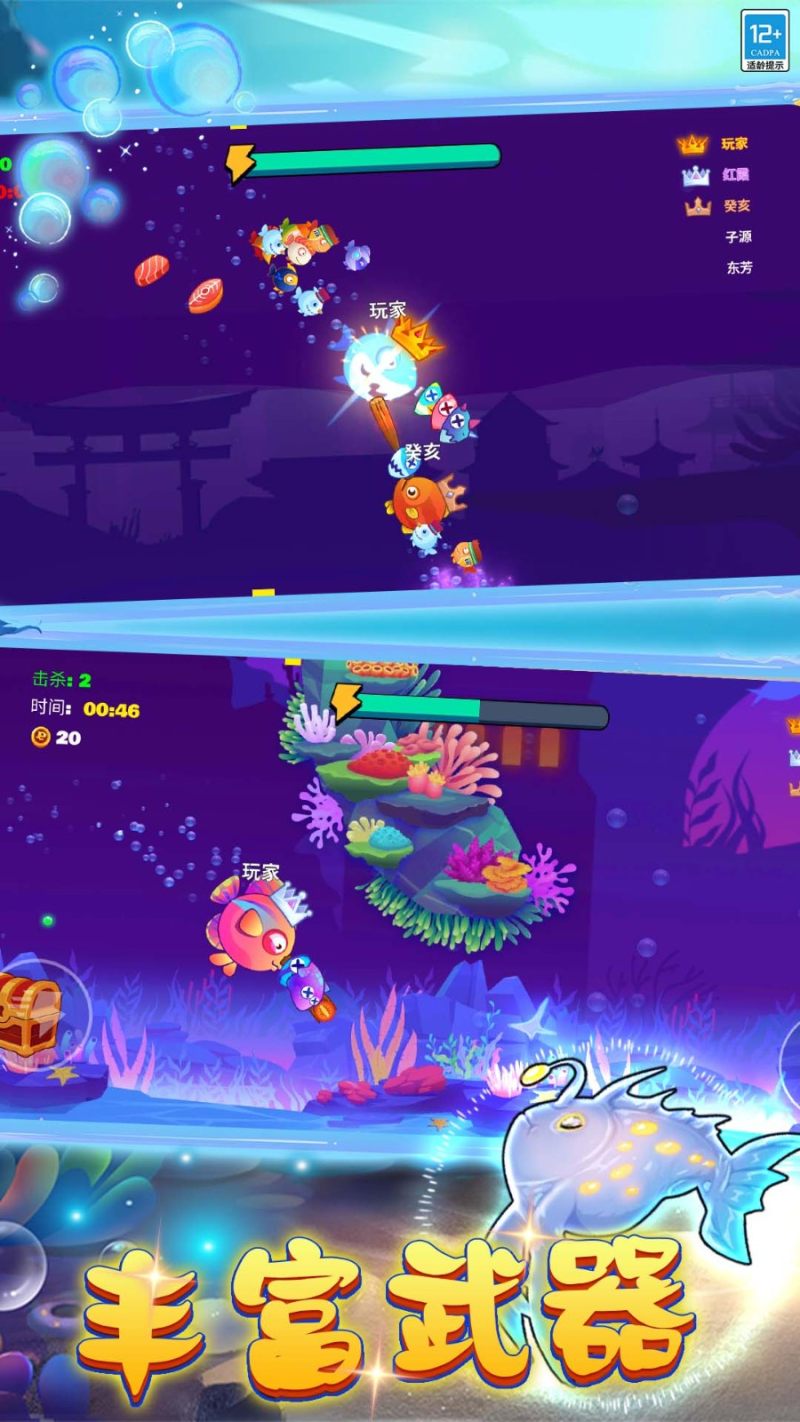
Task: Select 玩家 in the ranking list
Action: 734,144
